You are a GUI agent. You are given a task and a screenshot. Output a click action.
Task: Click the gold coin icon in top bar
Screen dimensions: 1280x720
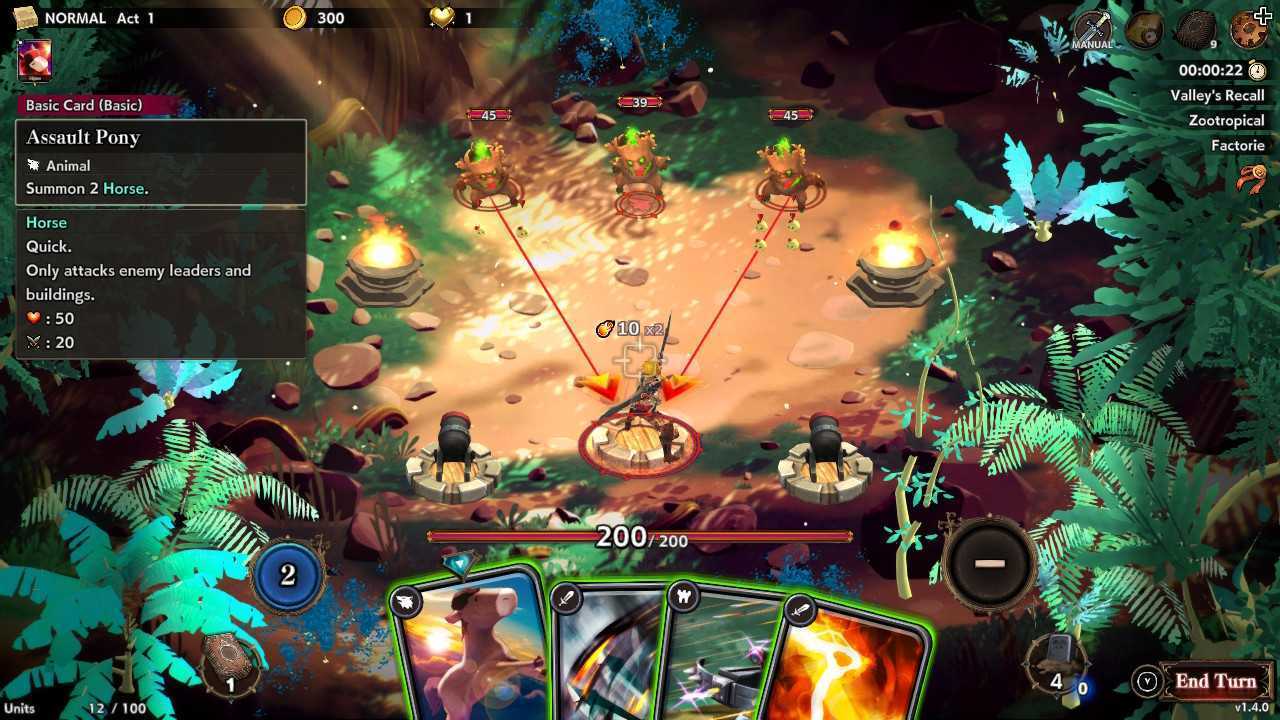[x=295, y=17]
